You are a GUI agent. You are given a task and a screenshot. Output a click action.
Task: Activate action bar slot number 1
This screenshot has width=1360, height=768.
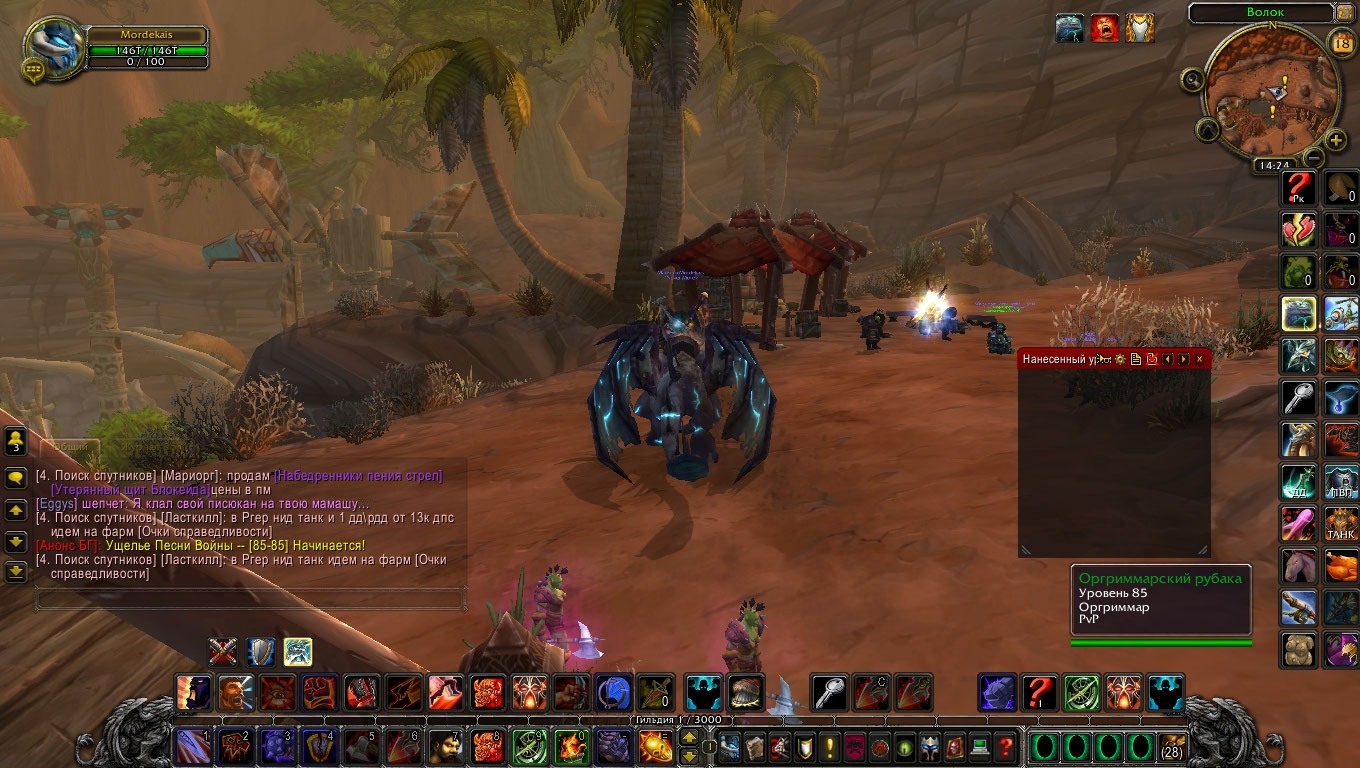click(x=193, y=747)
